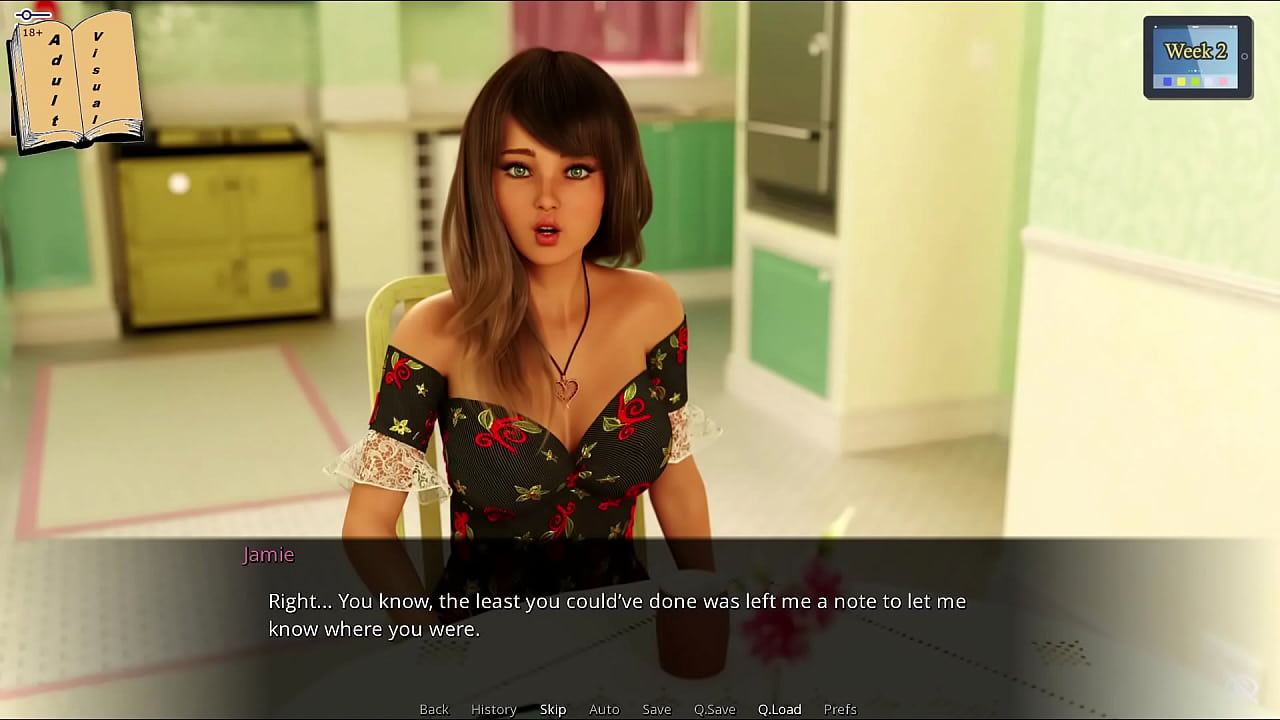Enable Auto-advance dialogue
The width and height of the screenshot is (1280, 720).
click(x=604, y=709)
